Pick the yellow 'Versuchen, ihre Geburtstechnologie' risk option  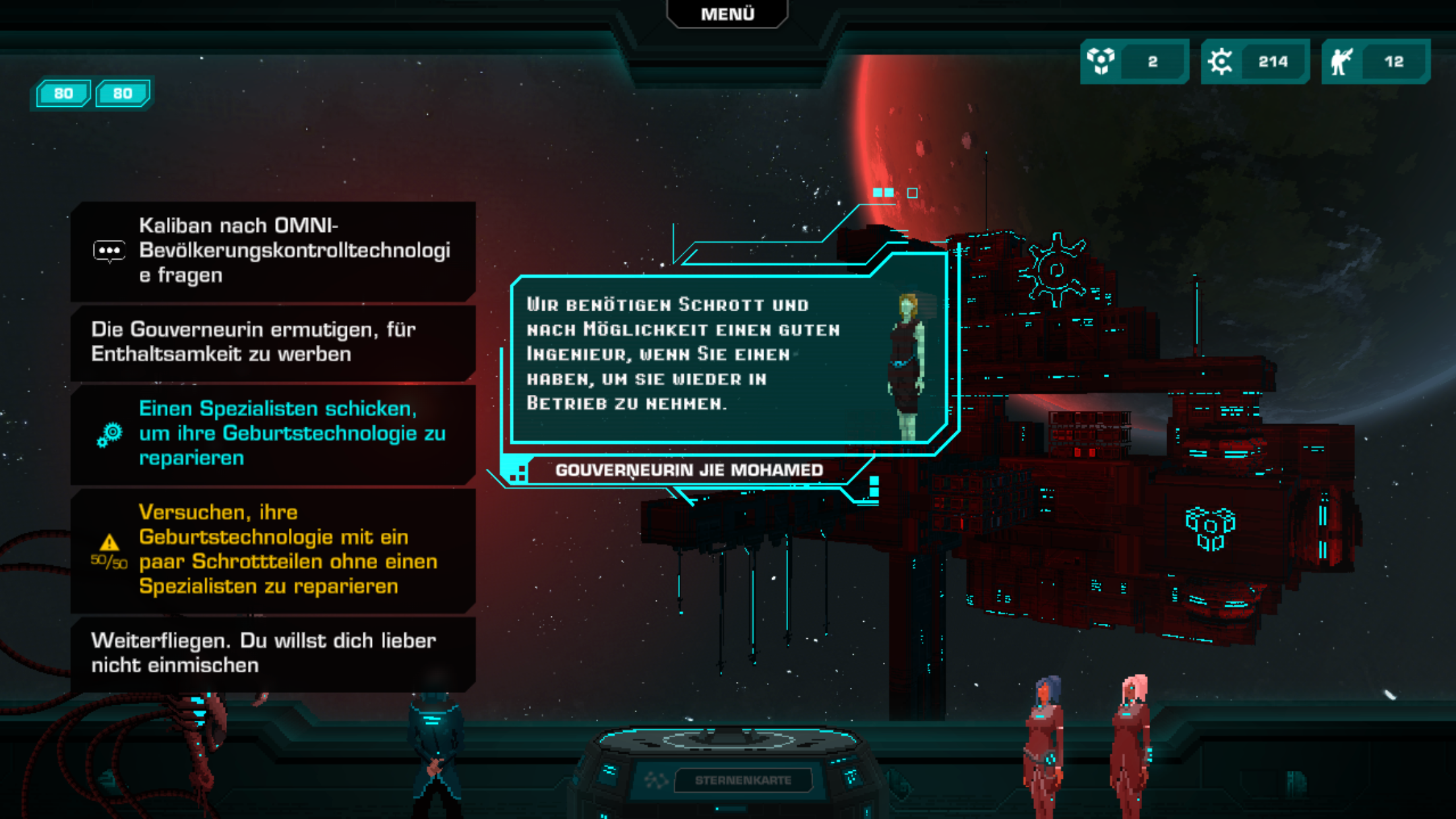pyautogui.click(x=273, y=549)
